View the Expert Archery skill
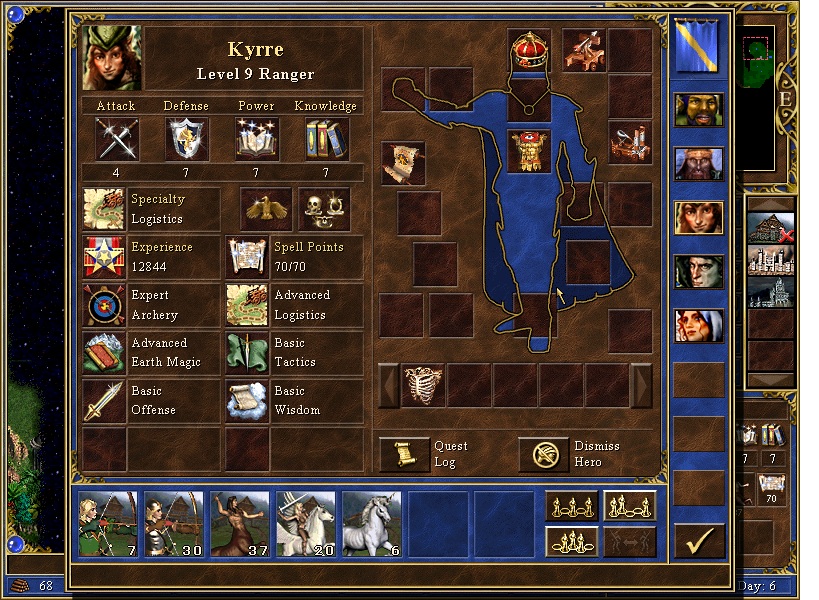 [104, 305]
